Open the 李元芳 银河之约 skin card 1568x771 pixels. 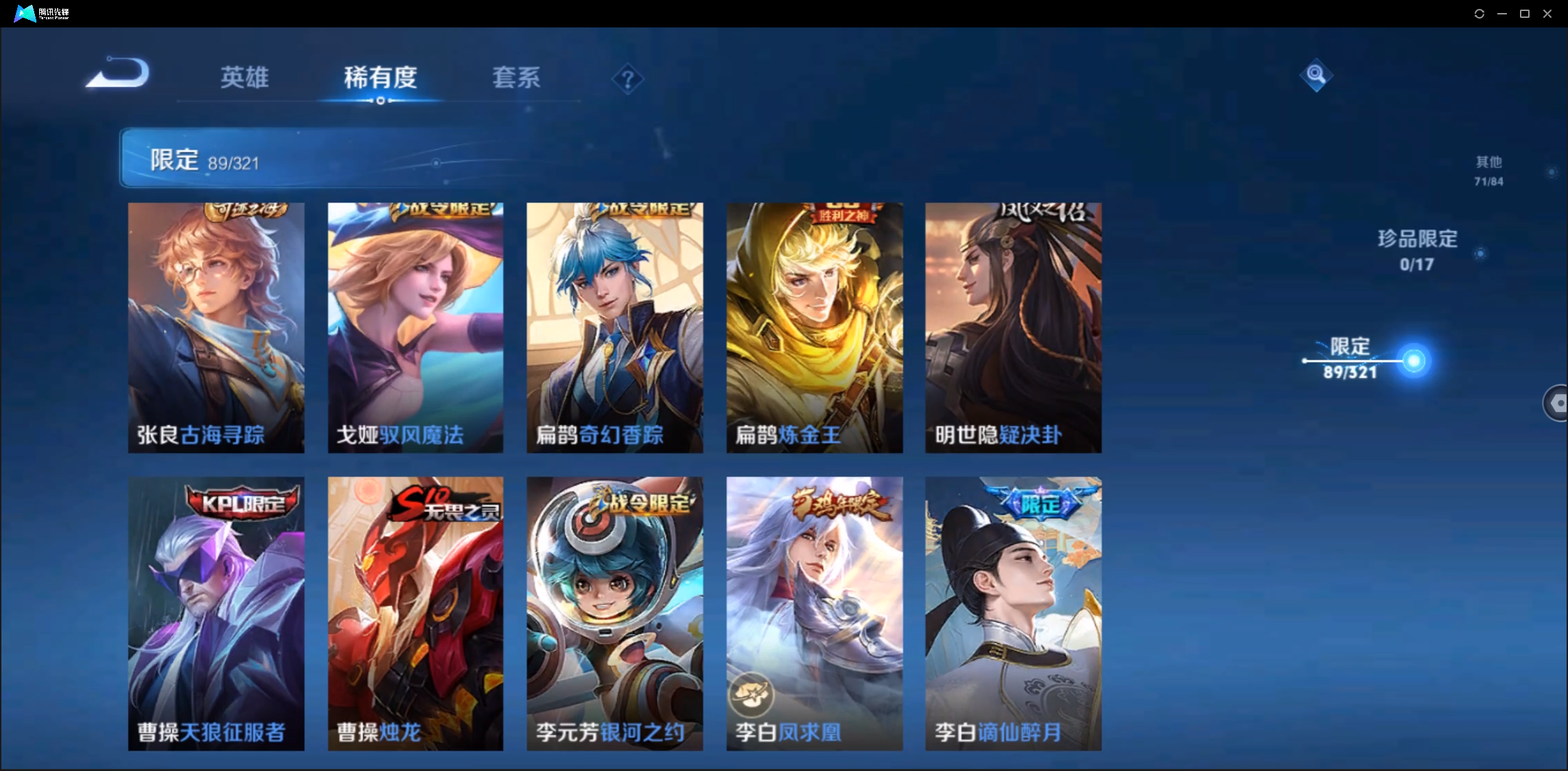pyautogui.click(x=615, y=613)
